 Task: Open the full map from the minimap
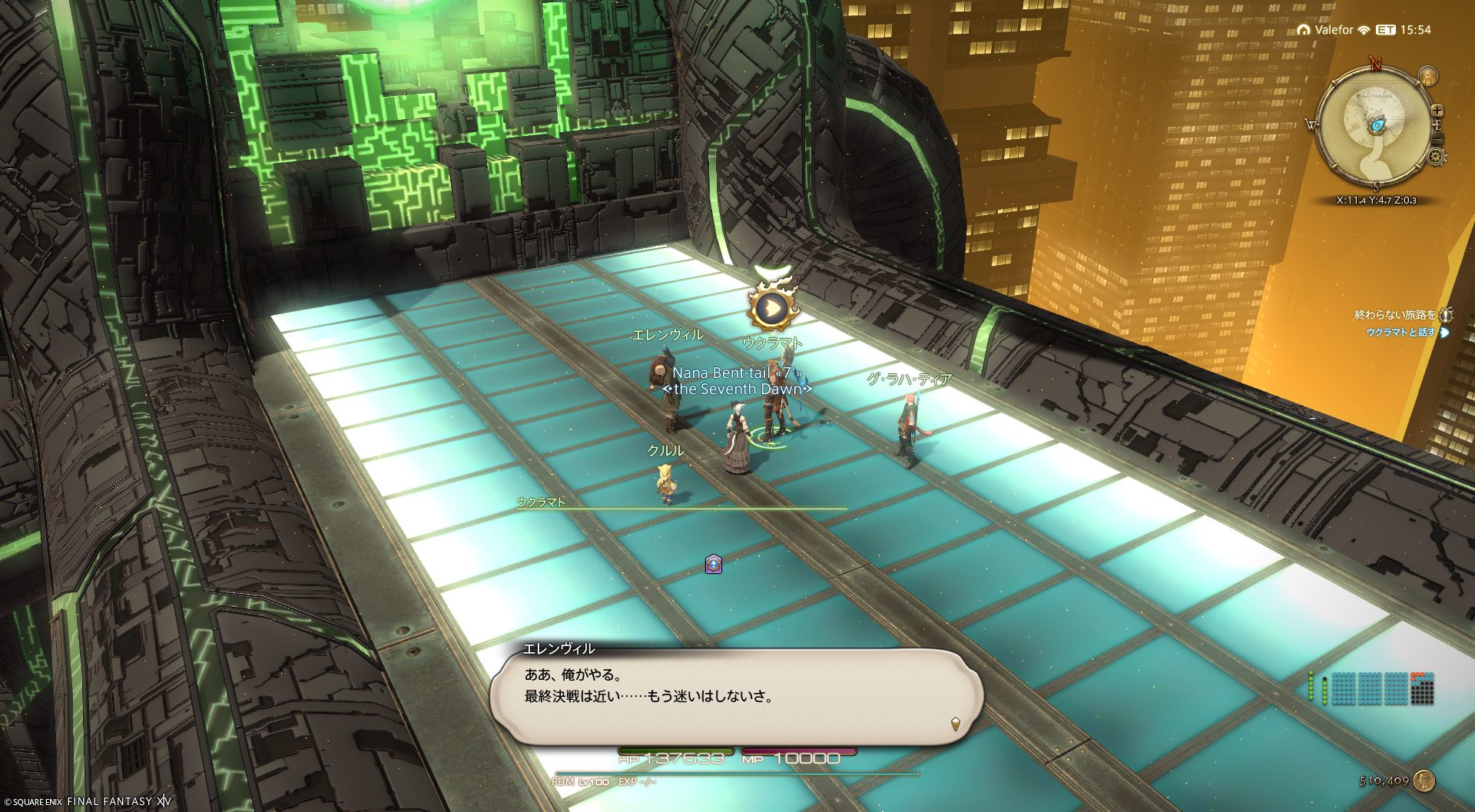pos(1374,131)
